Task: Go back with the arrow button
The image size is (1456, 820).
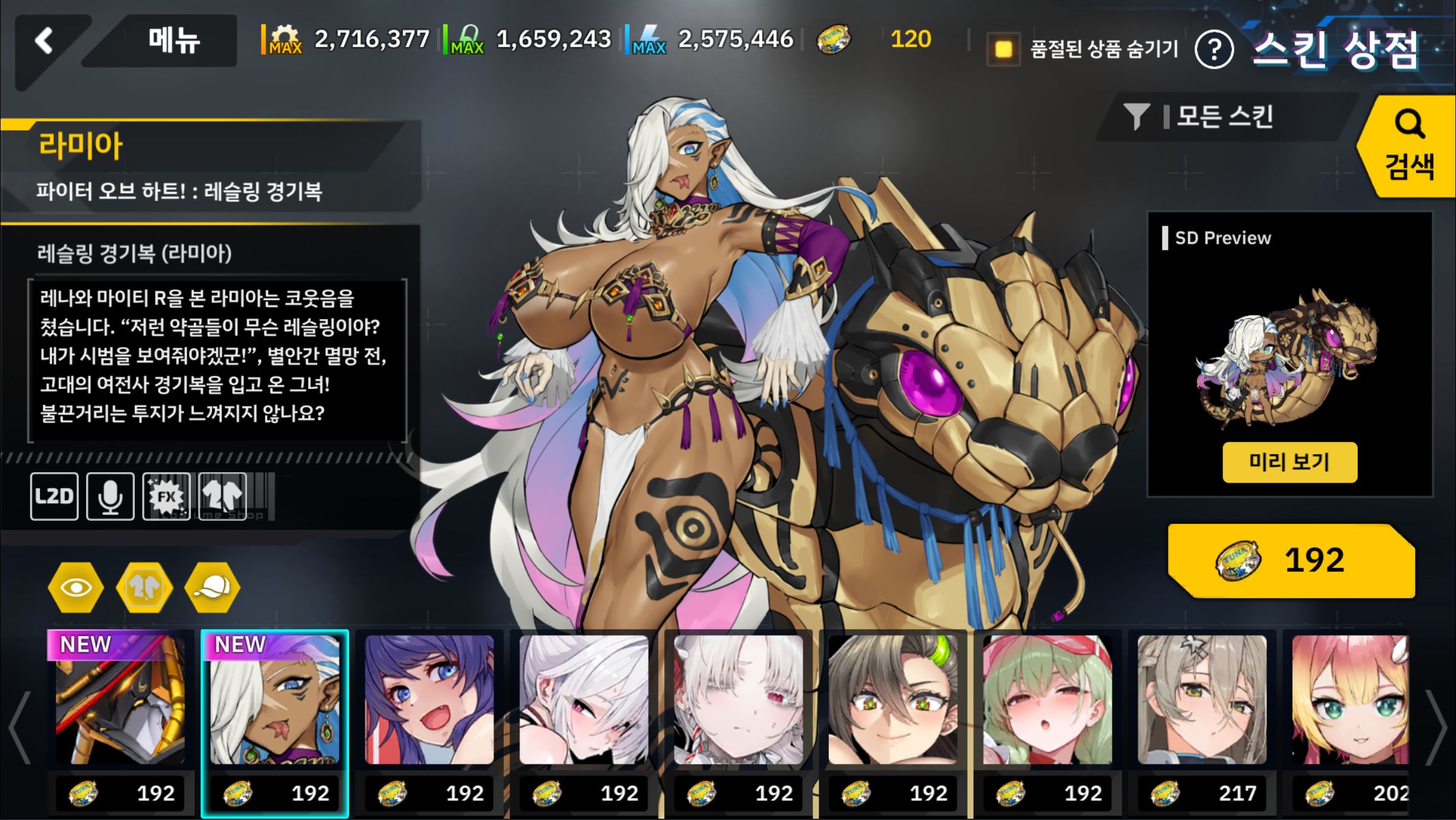Action: [x=44, y=41]
